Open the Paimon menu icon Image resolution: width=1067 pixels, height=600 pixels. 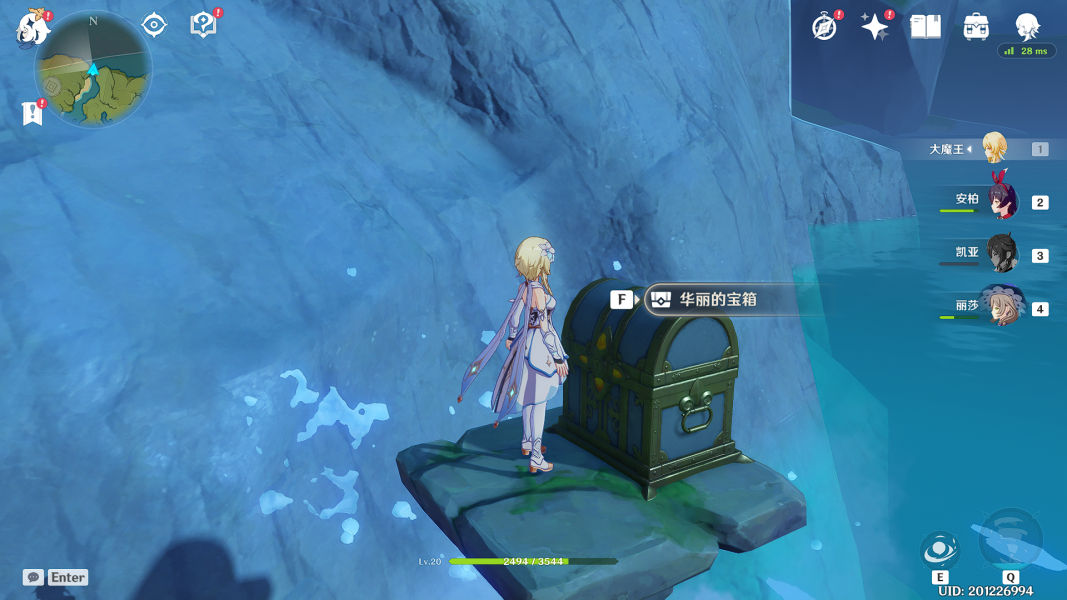[33, 28]
